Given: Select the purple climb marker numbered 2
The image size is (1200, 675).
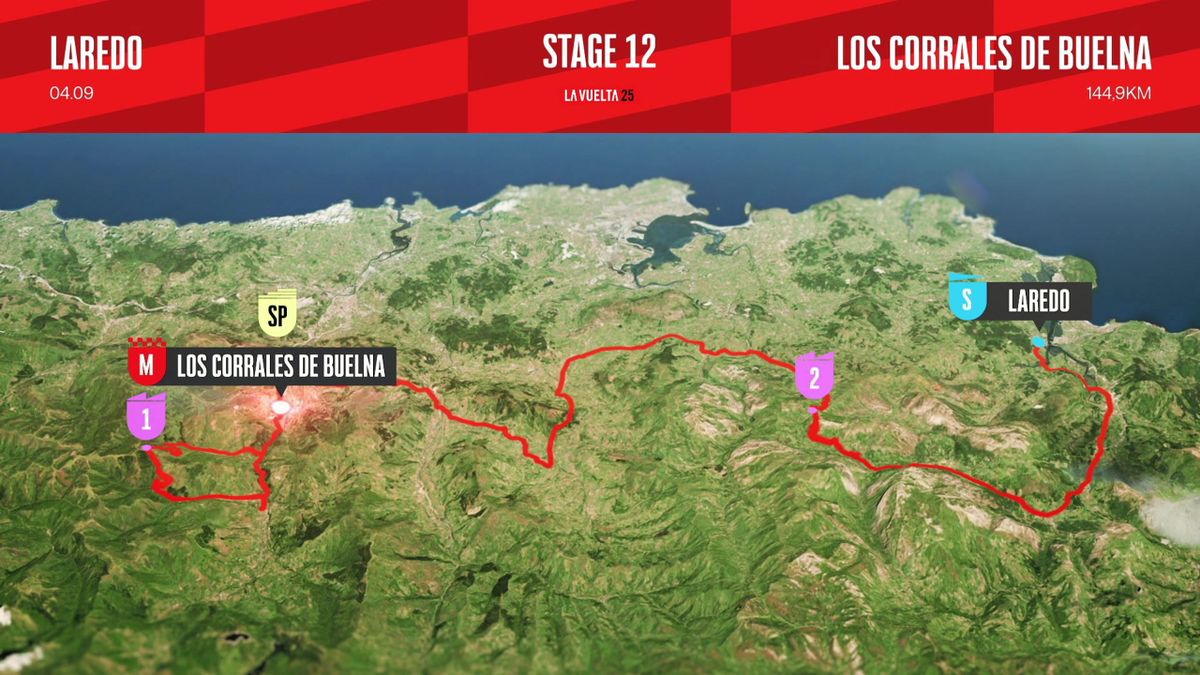Looking at the screenshot, I should click(x=814, y=377).
